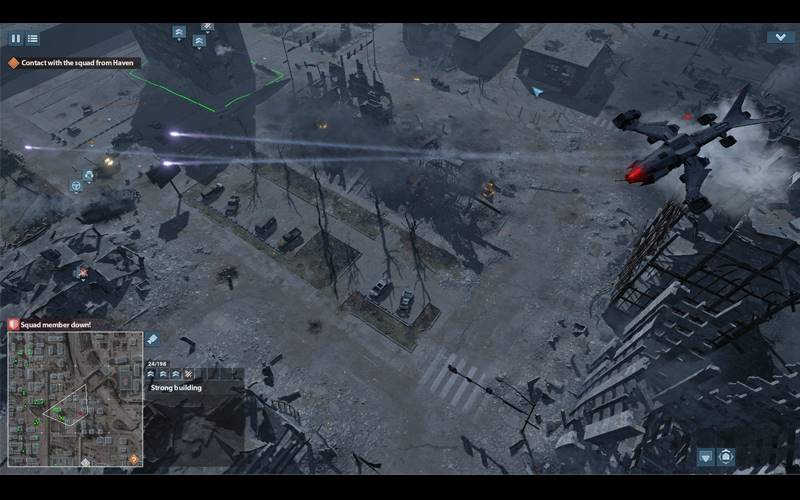Click the rightmost button in the bottom-right corner

click(x=726, y=456)
